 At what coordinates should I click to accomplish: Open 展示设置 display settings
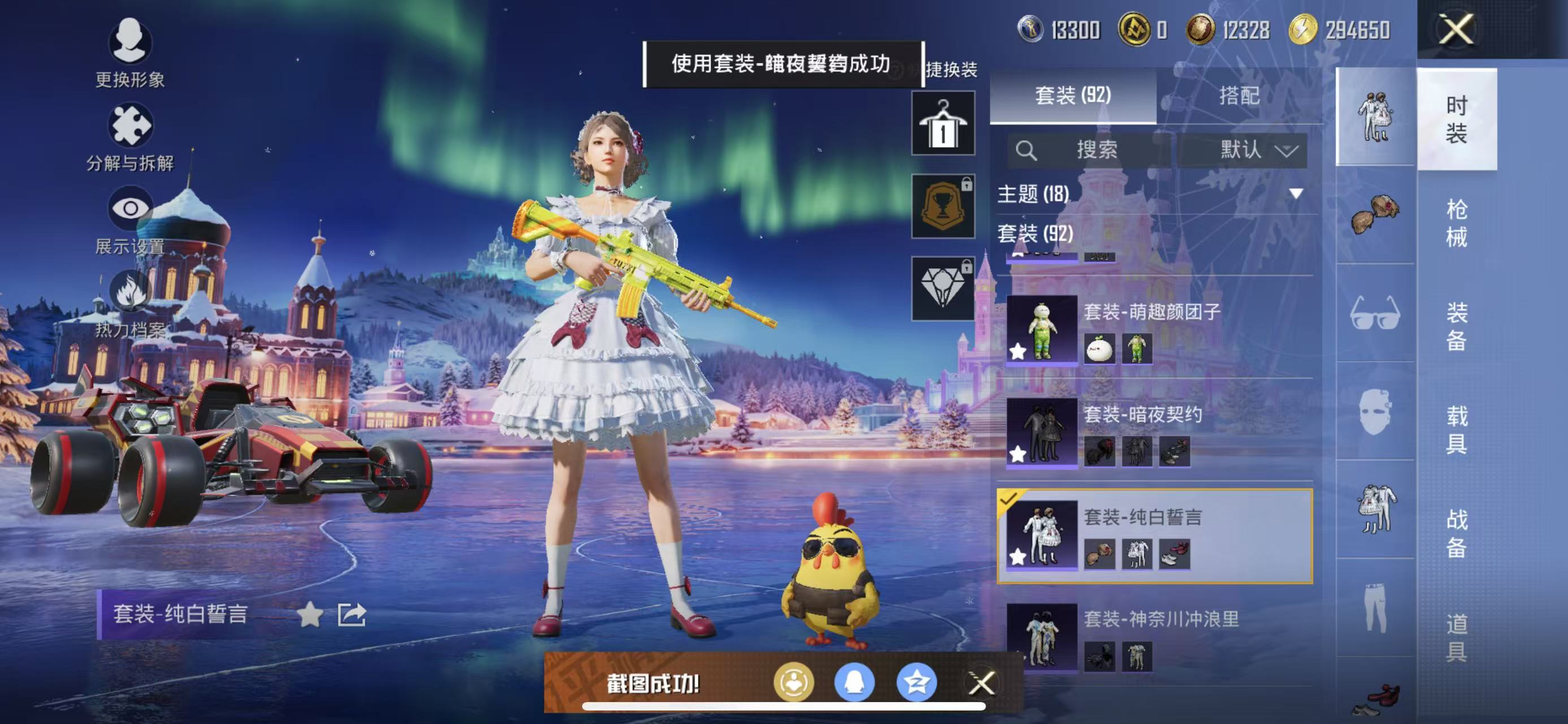(129, 209)
